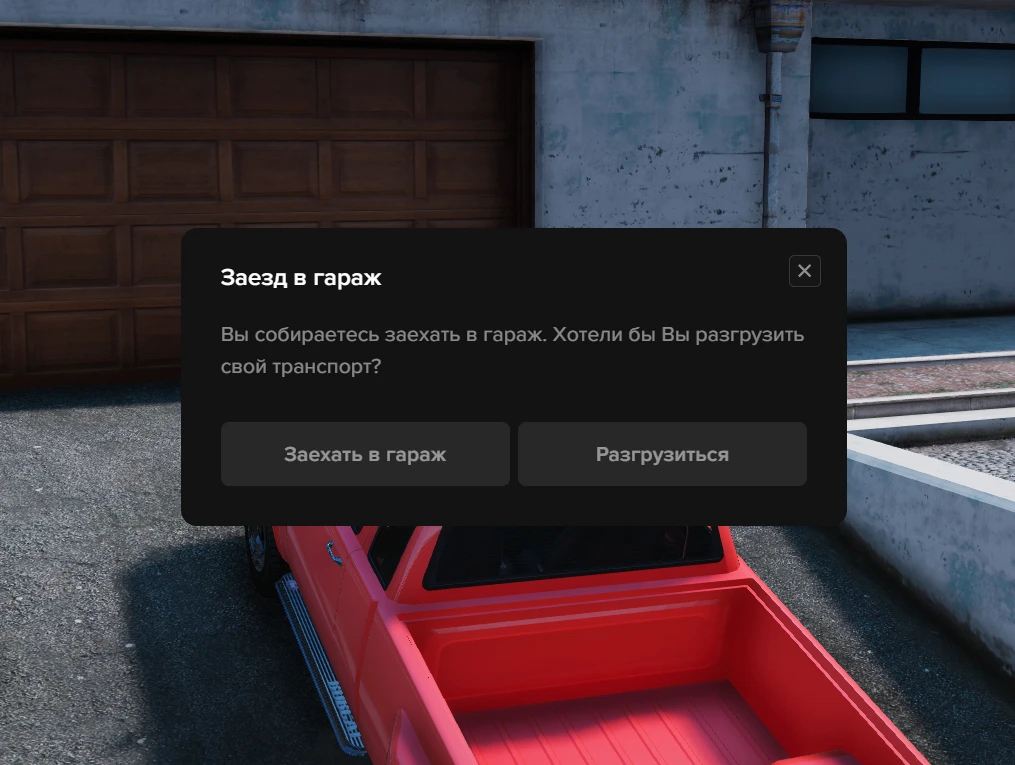Close the garage entry dialog
Image resolution: width=1015 pixels, height=765 pixels.
pos(804,271)
